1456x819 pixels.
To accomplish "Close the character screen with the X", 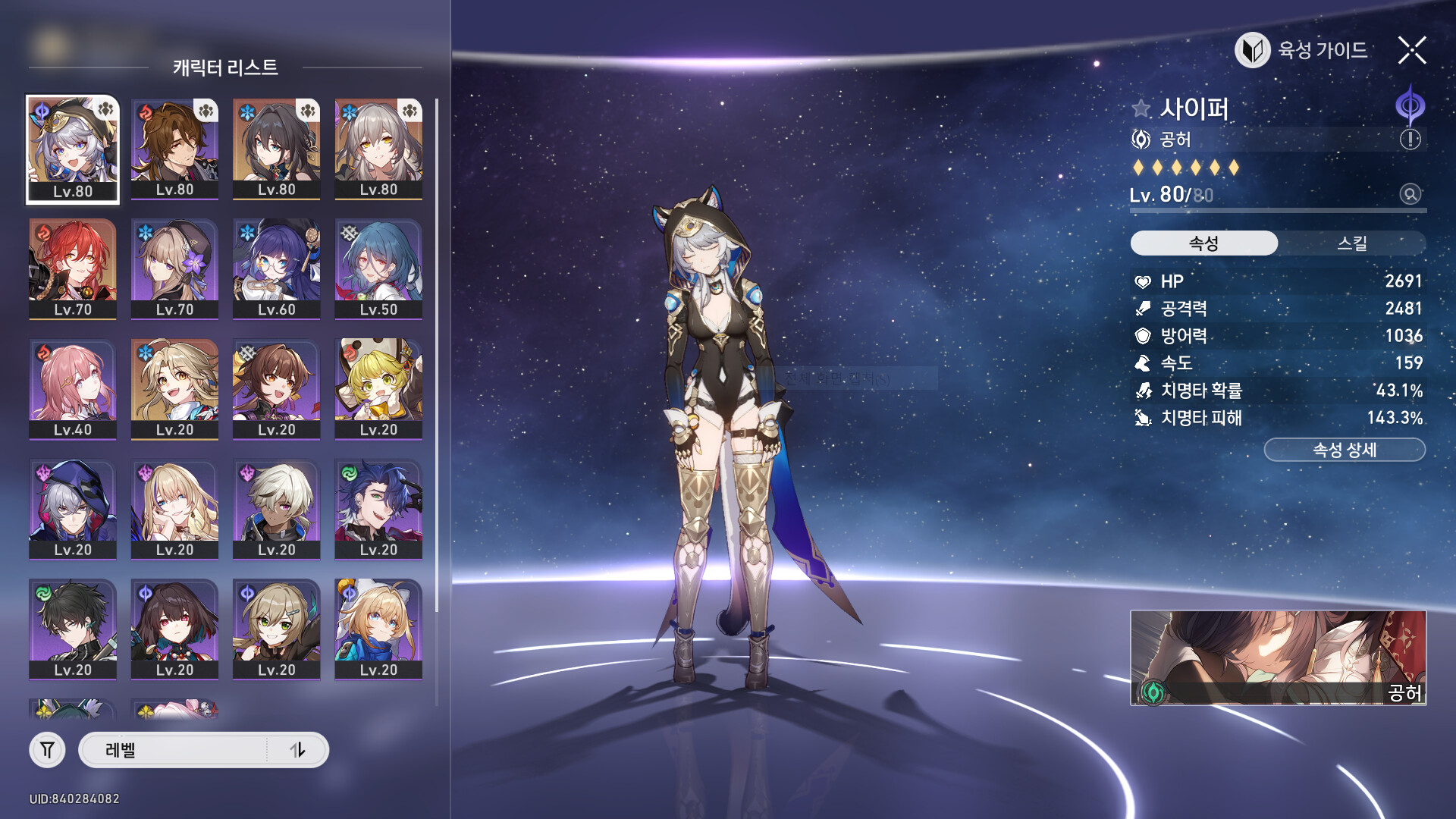I will (x=1412, y=51).
